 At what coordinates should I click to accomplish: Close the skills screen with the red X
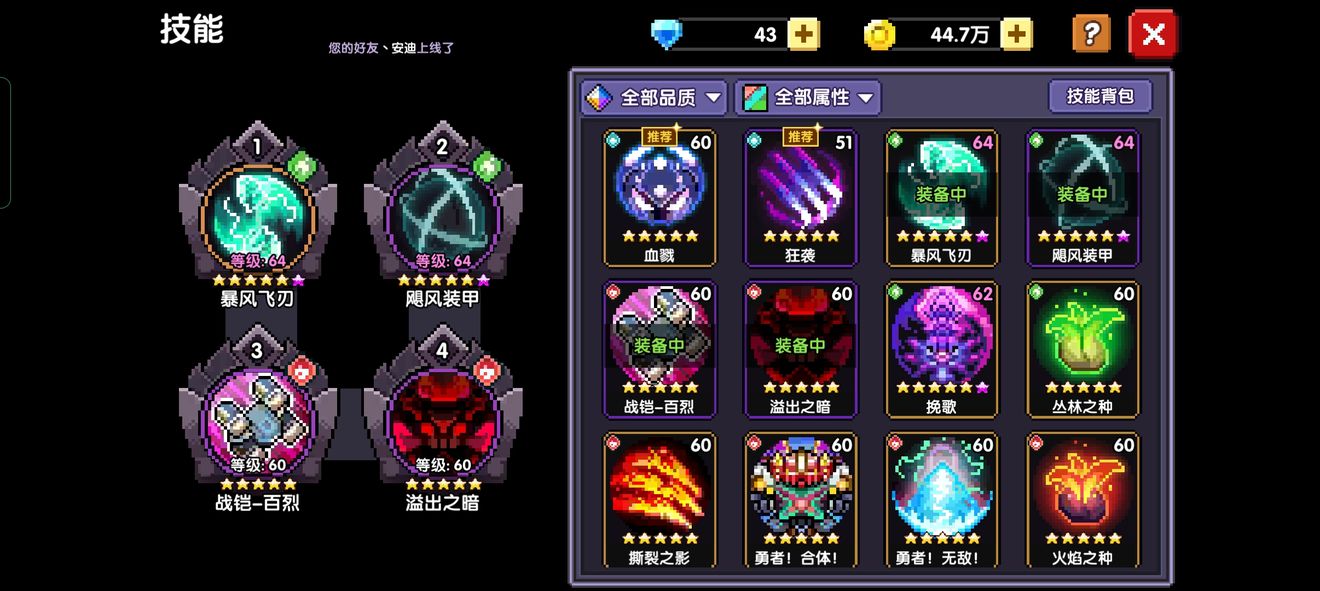[x=1153, y=35]
